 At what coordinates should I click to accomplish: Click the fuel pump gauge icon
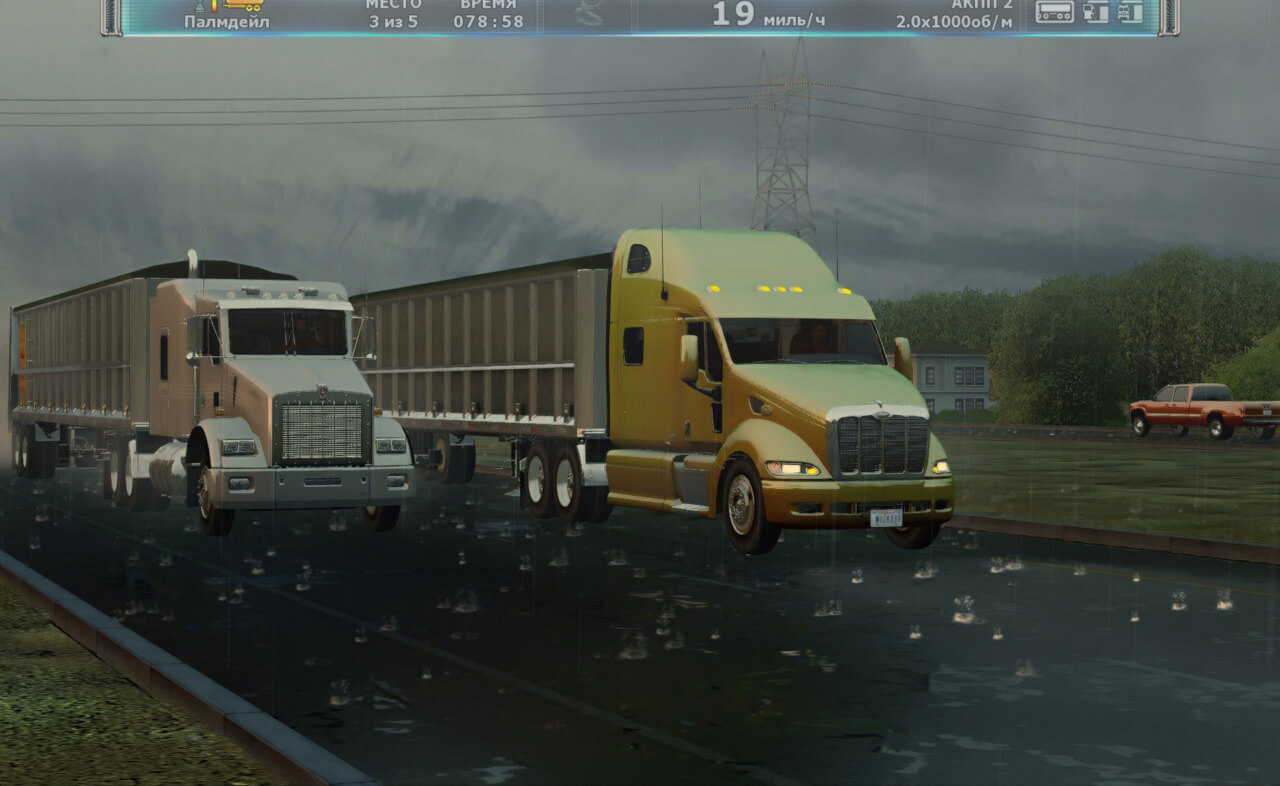pos(1096,12)
